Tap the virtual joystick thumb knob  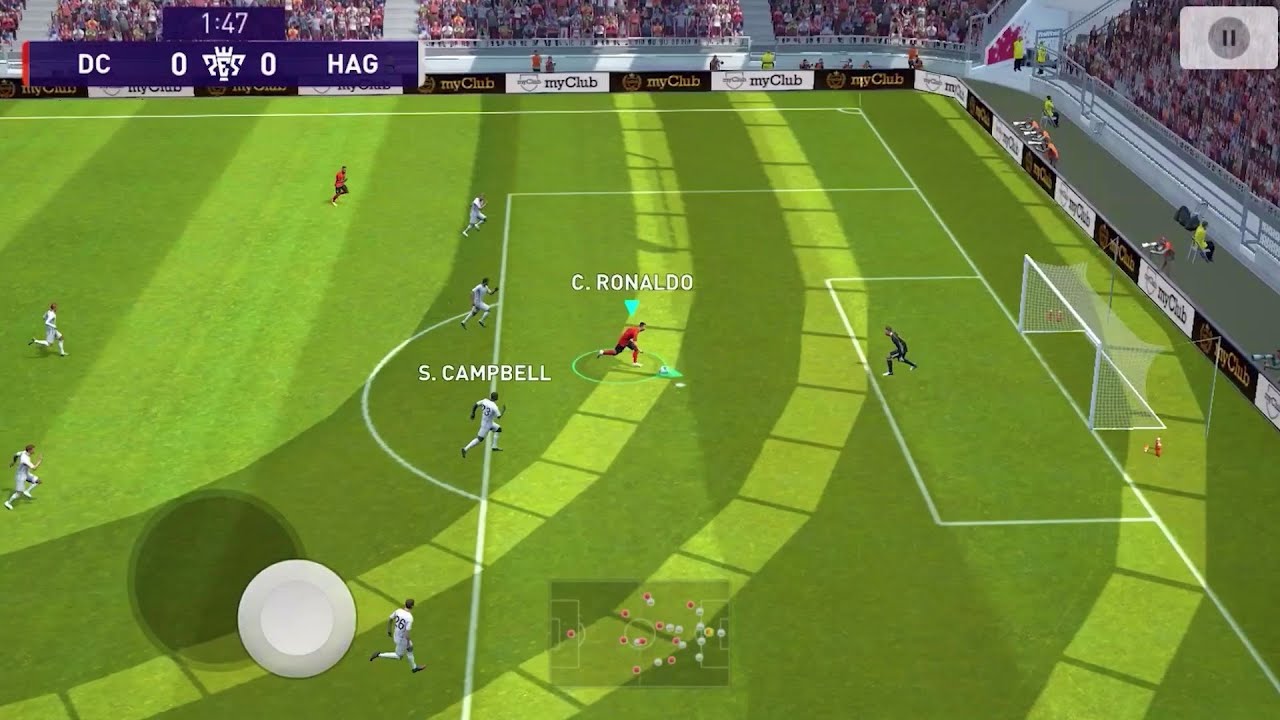tap(296, 618)
